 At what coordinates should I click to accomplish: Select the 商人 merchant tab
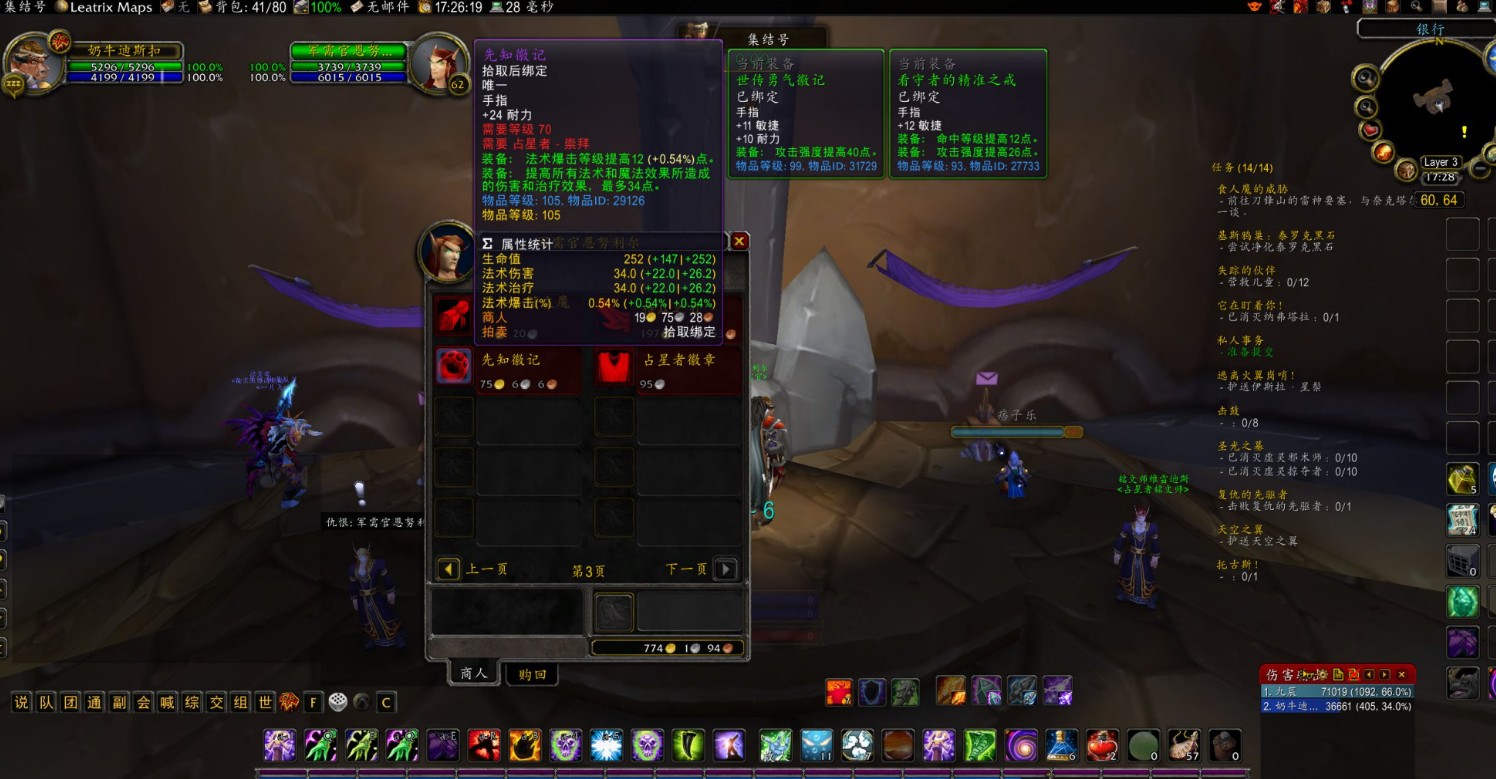(x=473, y=673)
